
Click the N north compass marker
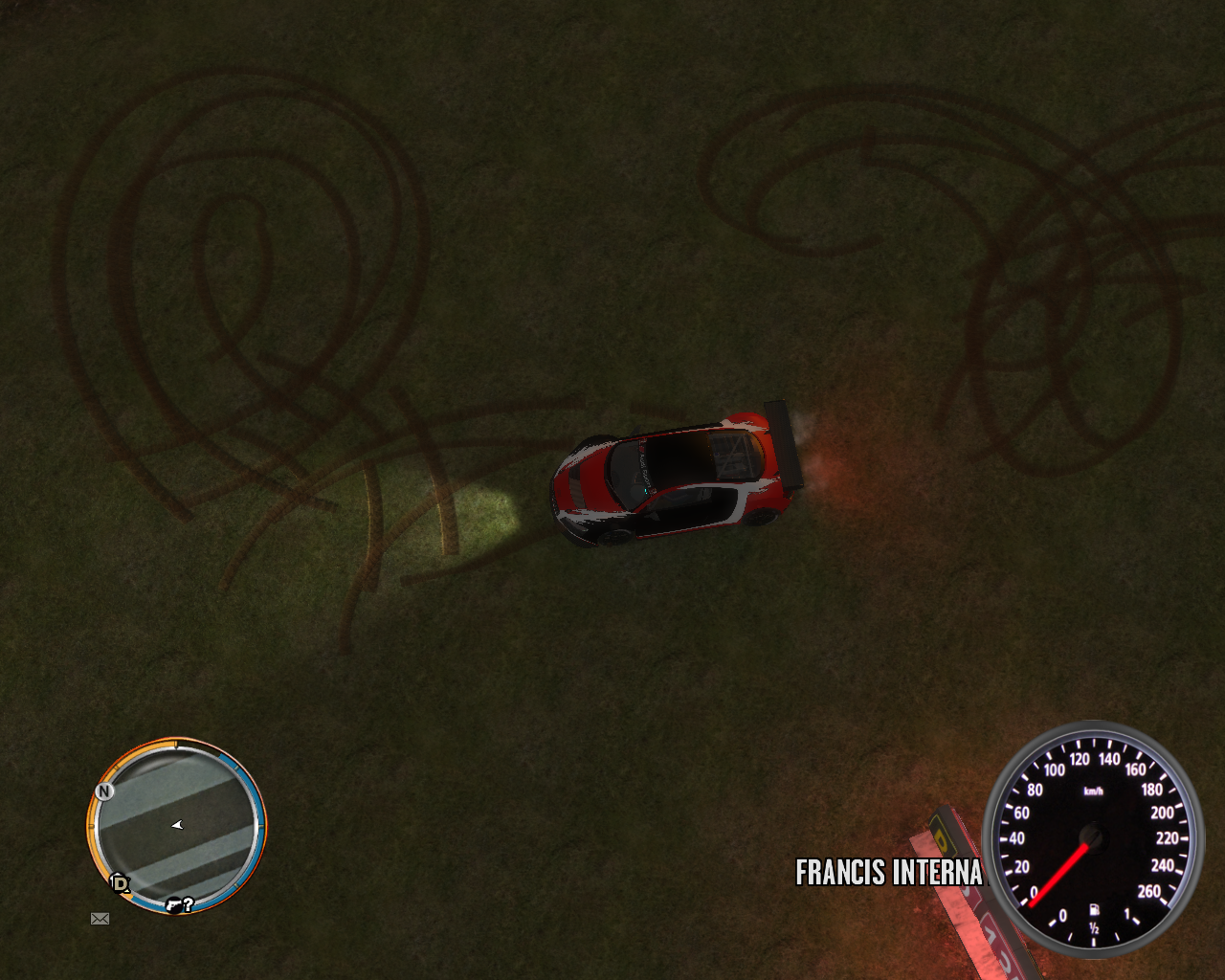[104, 791]
